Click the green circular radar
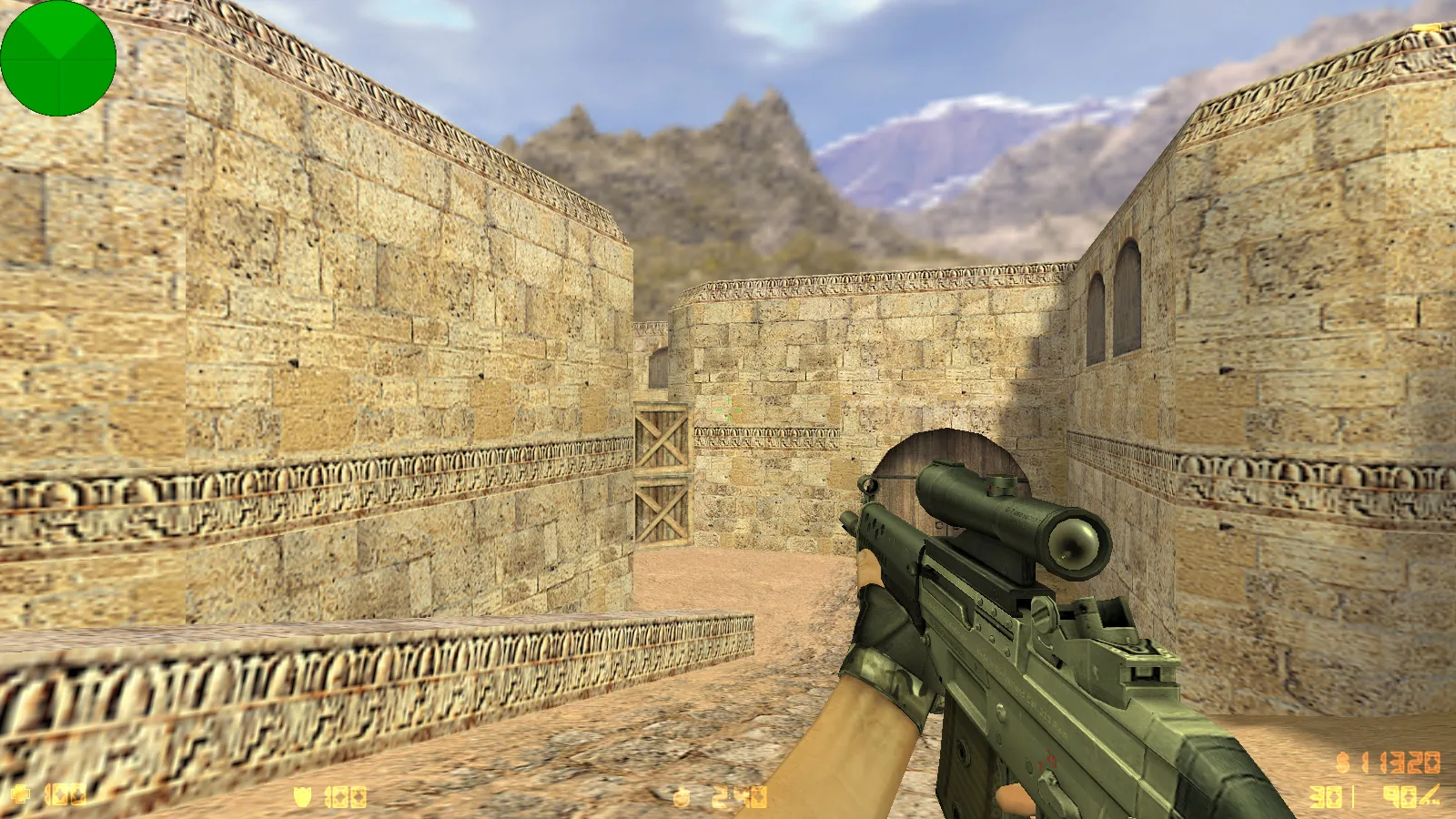Viewport: 1456px width, 819px height. [x=58, y=58]
